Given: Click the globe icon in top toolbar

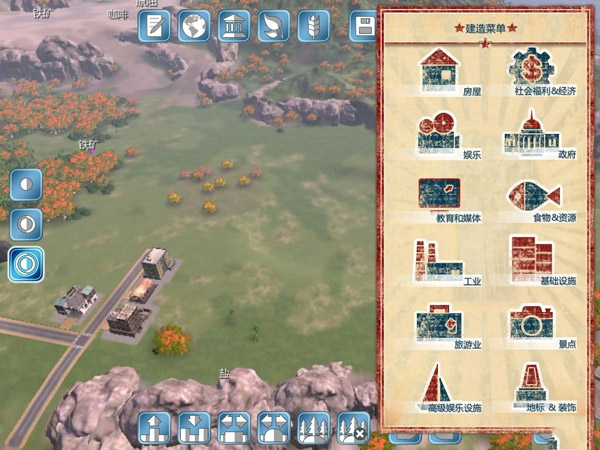Looking at the screenshot, I should pos(194,26).
